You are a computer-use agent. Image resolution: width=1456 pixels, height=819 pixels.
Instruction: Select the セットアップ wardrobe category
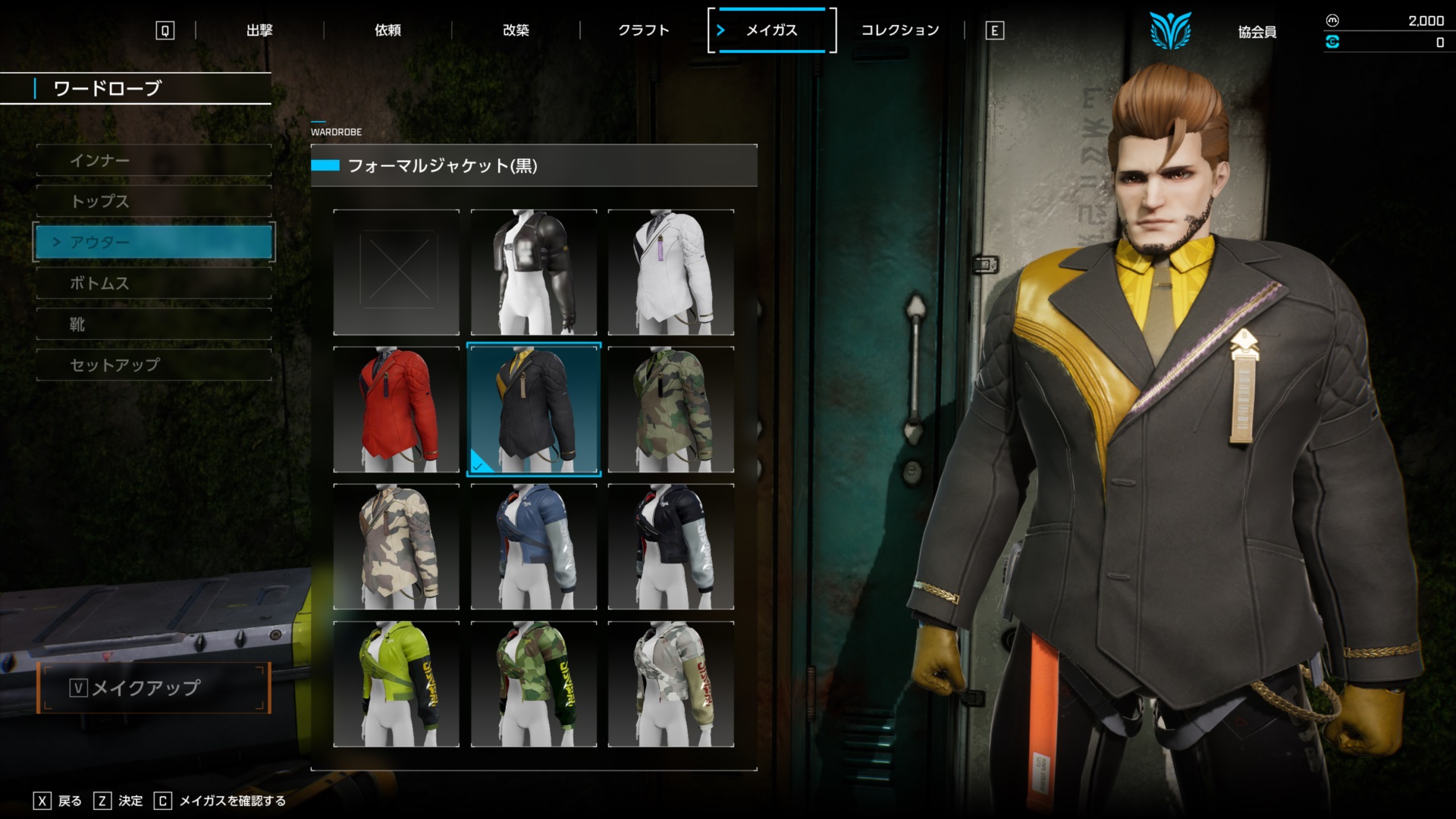coord(154,366)
